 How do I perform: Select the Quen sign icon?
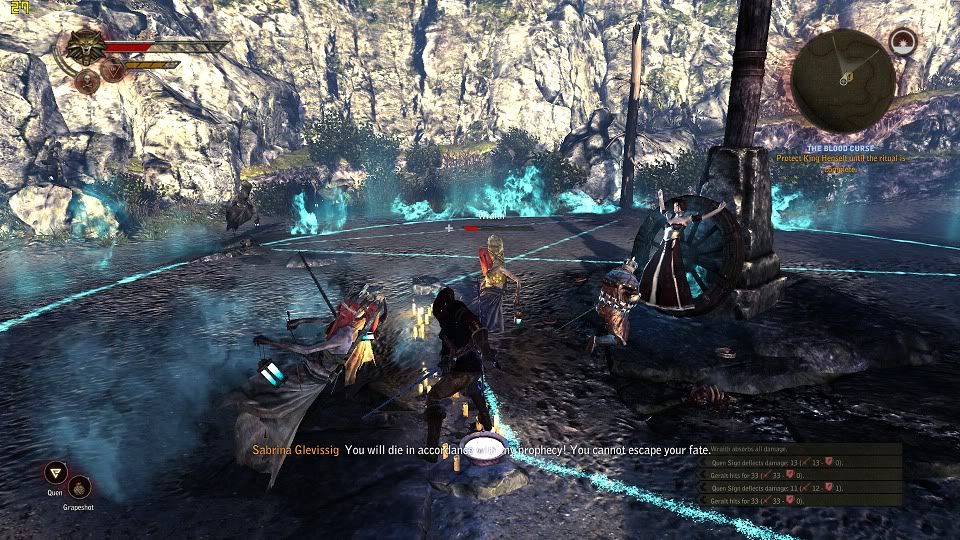pos(56,474)
